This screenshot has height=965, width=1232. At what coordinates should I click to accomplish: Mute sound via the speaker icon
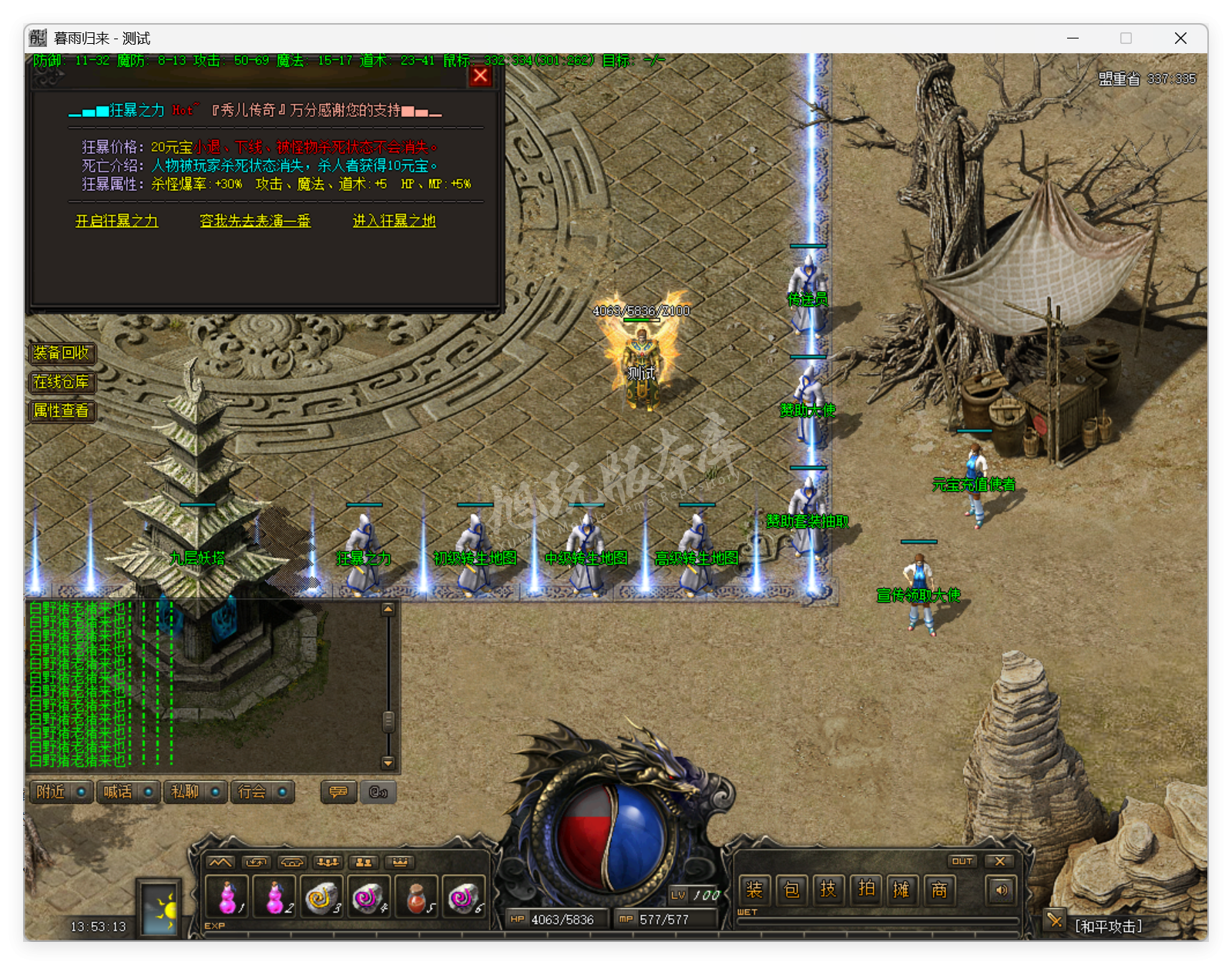tap(1001, 890)
